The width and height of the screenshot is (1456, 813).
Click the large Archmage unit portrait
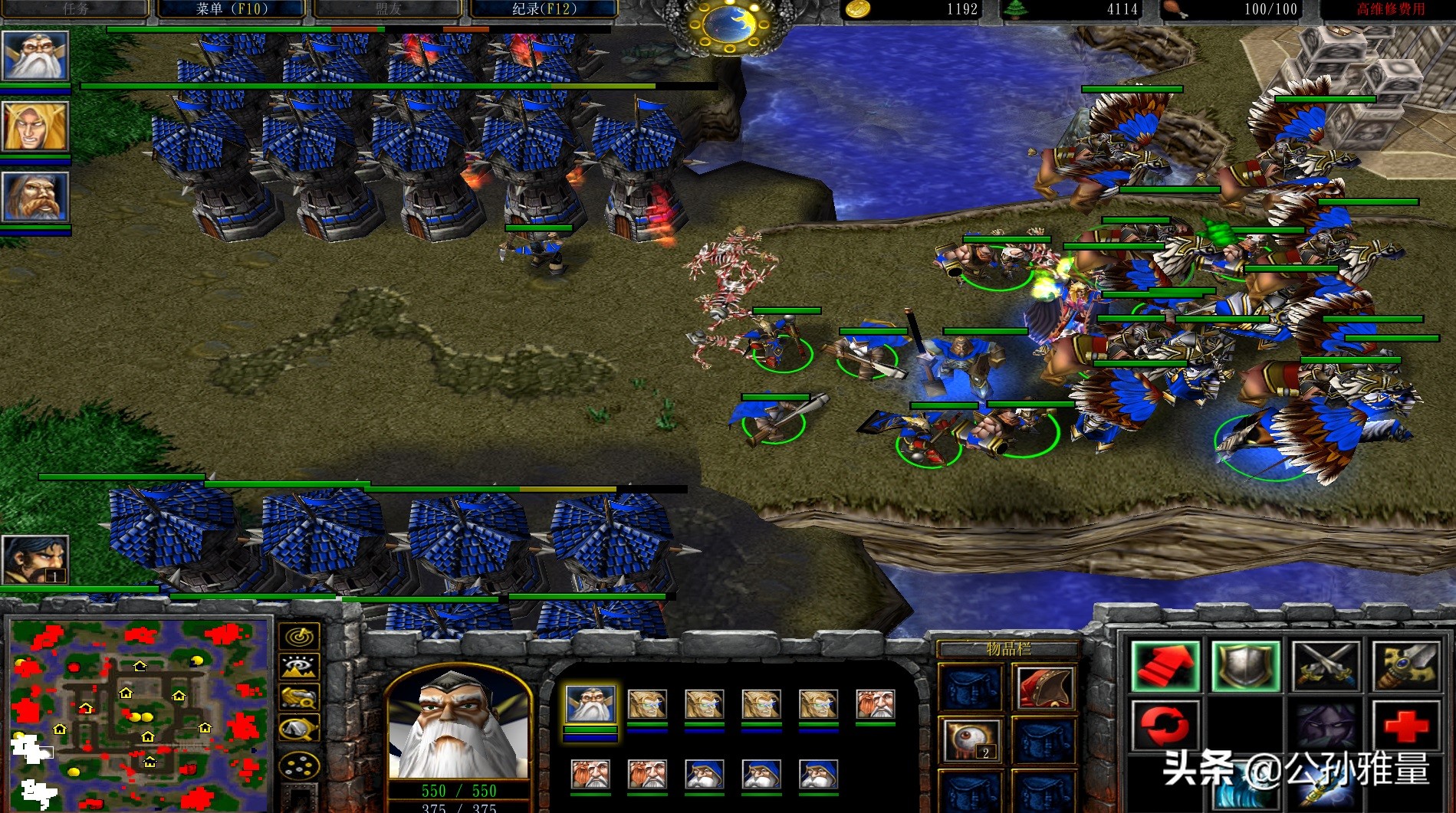[x=459, y=724]
